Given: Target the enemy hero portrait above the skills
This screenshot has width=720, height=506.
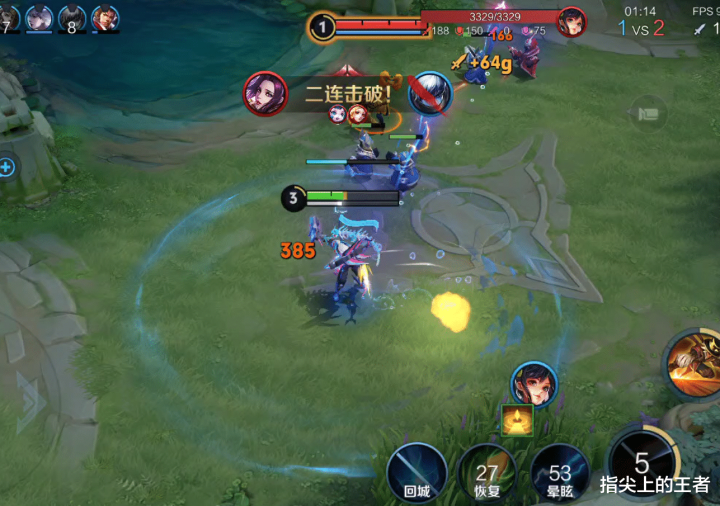Looking at the screenshot, I should pyautogui.click(x=534, y=386).
